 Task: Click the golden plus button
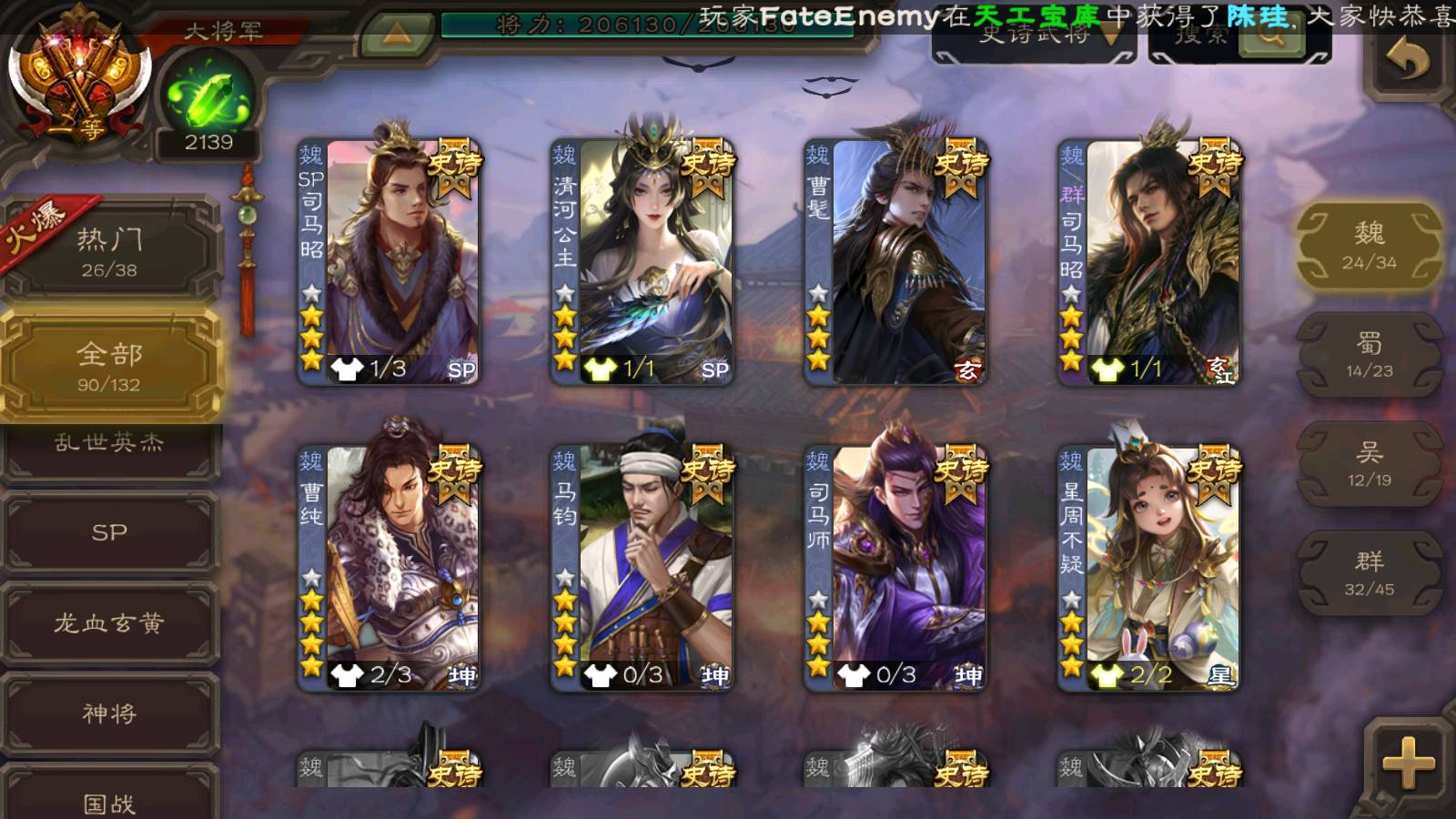[1407, 763]
